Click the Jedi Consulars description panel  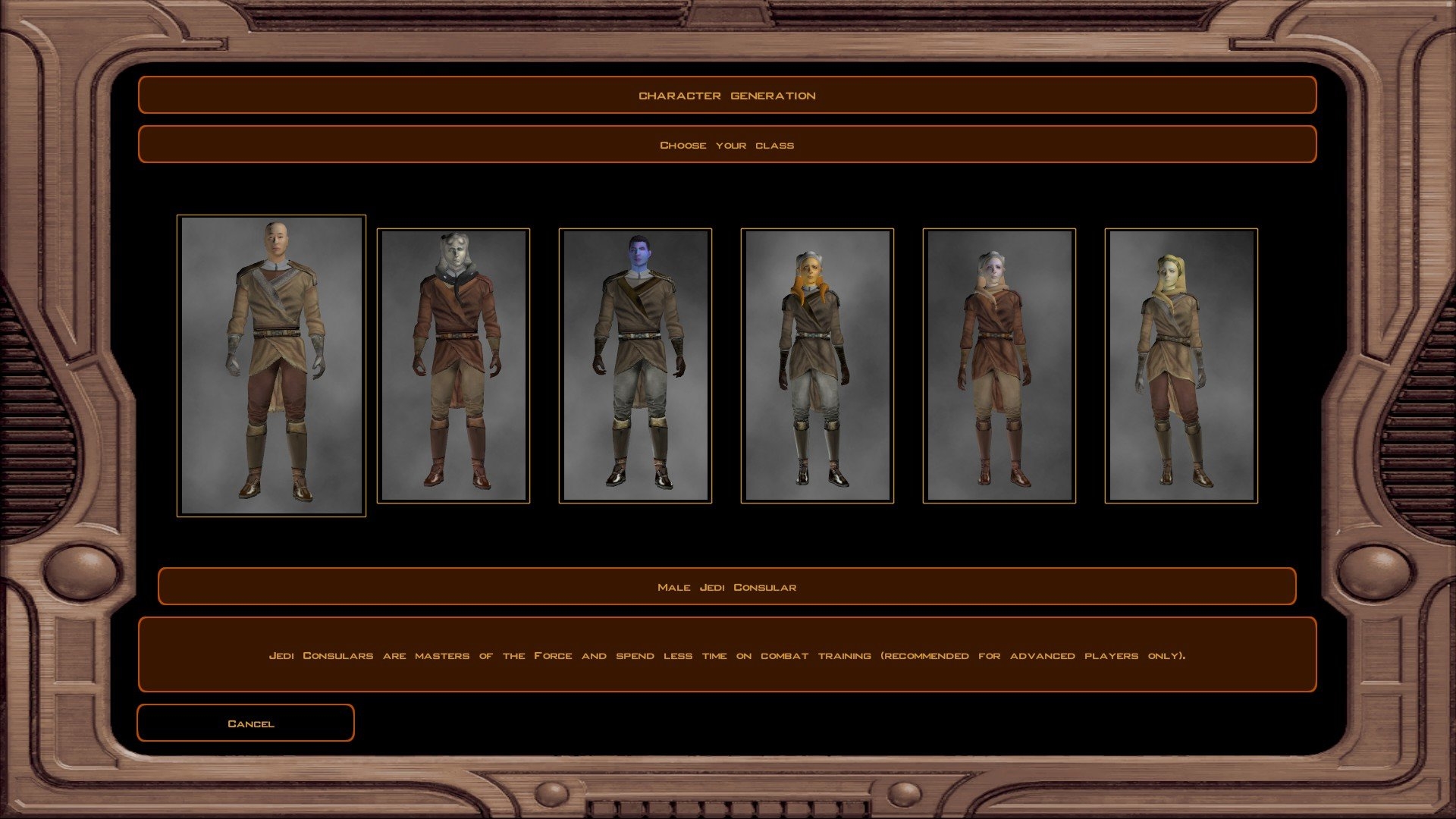(x=727, y=654)
